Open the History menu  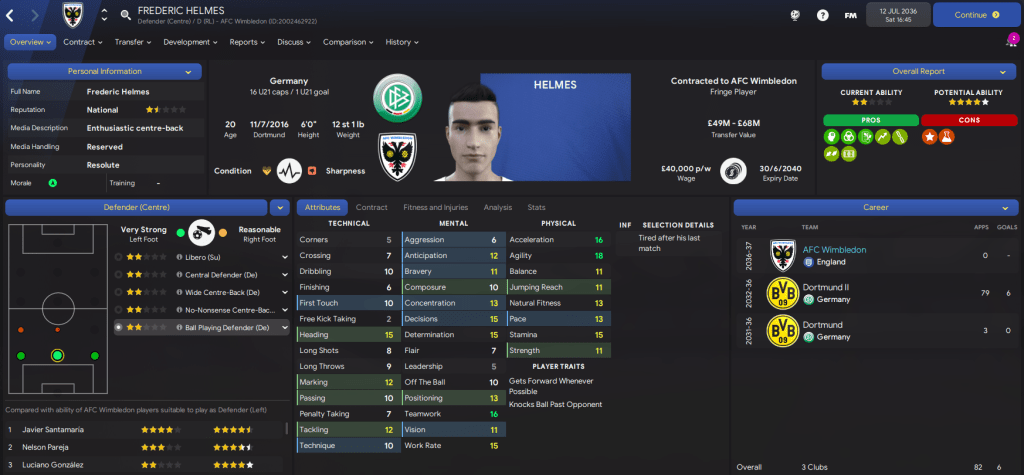[x=402, y=42]
